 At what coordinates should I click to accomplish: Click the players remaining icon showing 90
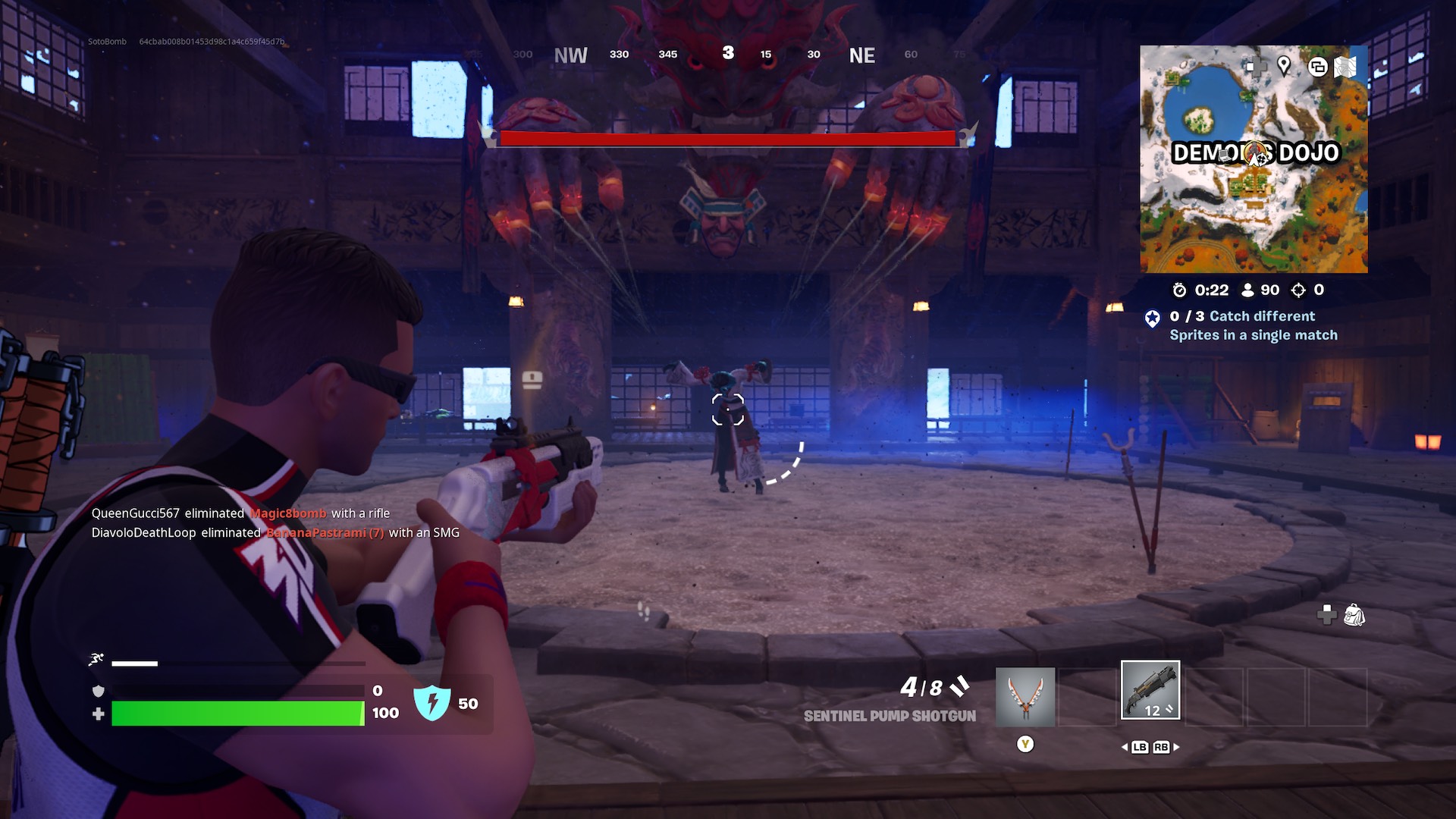(x=1248, y=290)
